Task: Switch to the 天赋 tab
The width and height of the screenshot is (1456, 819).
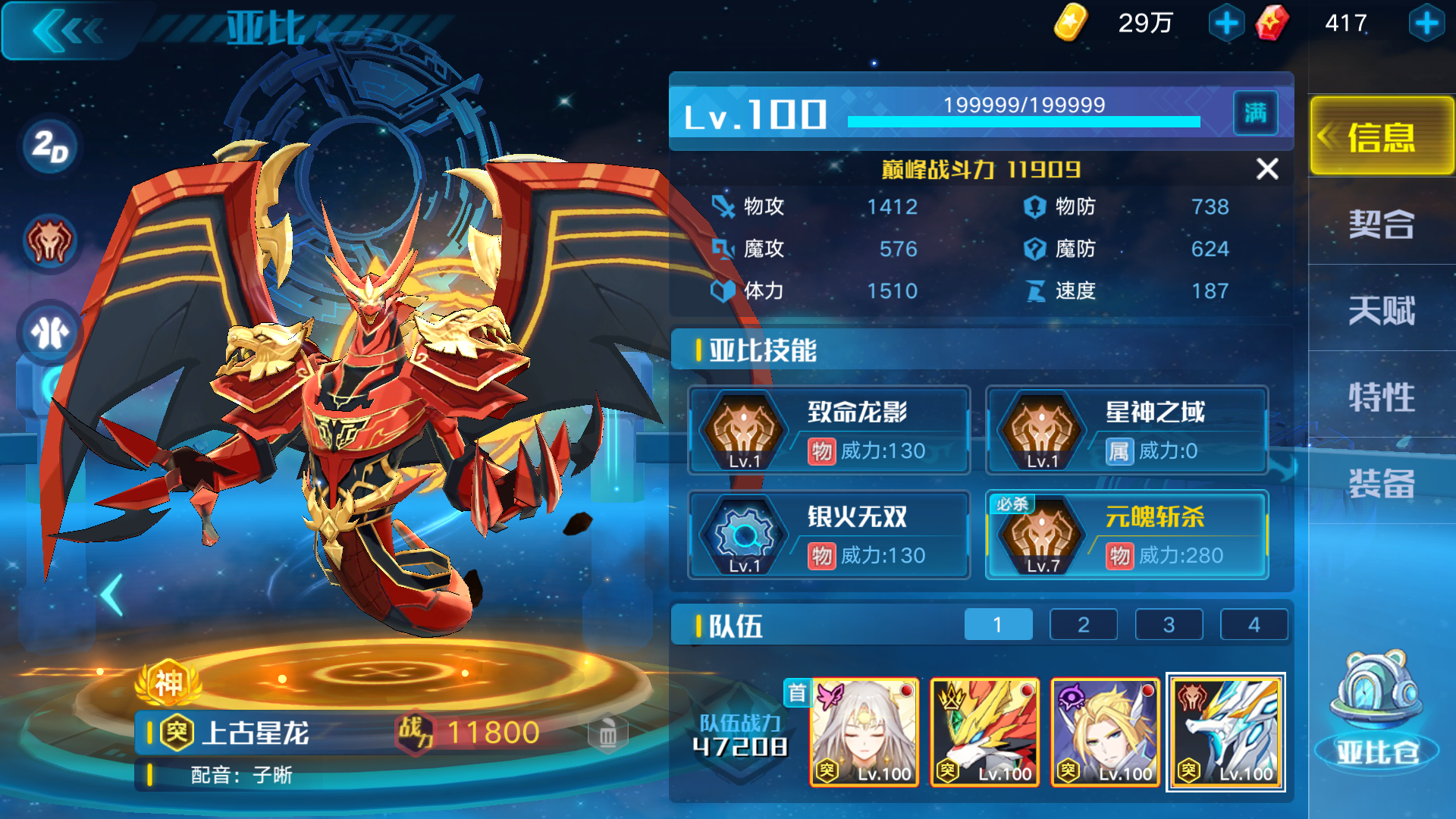Action: pyautogui.click(x=1382, y=309)
